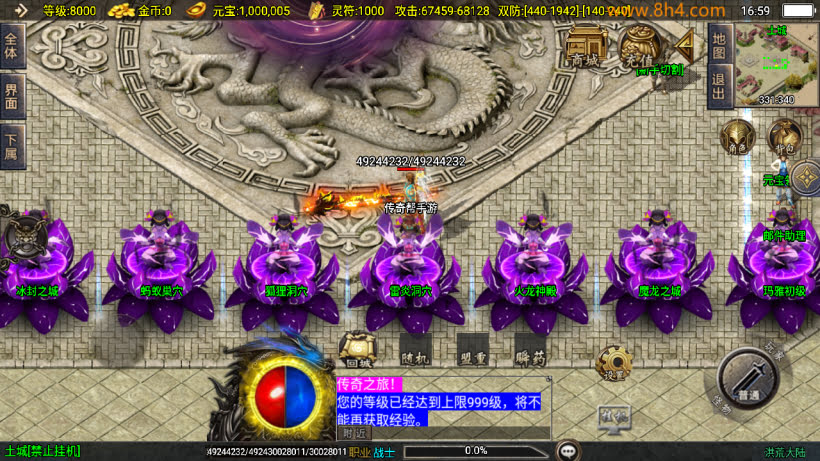Open the 背包 backpack icon
Viewport: 820px width, 461px height.
pyautogui.click(x=783, y=137)
